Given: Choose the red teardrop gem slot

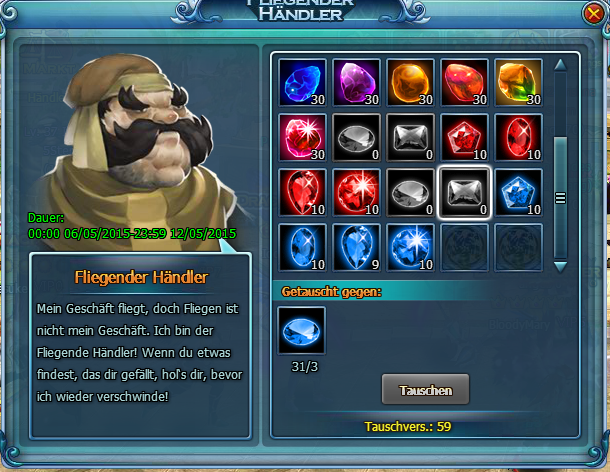Looking at the screenshot, I should [x=301, y=191].
